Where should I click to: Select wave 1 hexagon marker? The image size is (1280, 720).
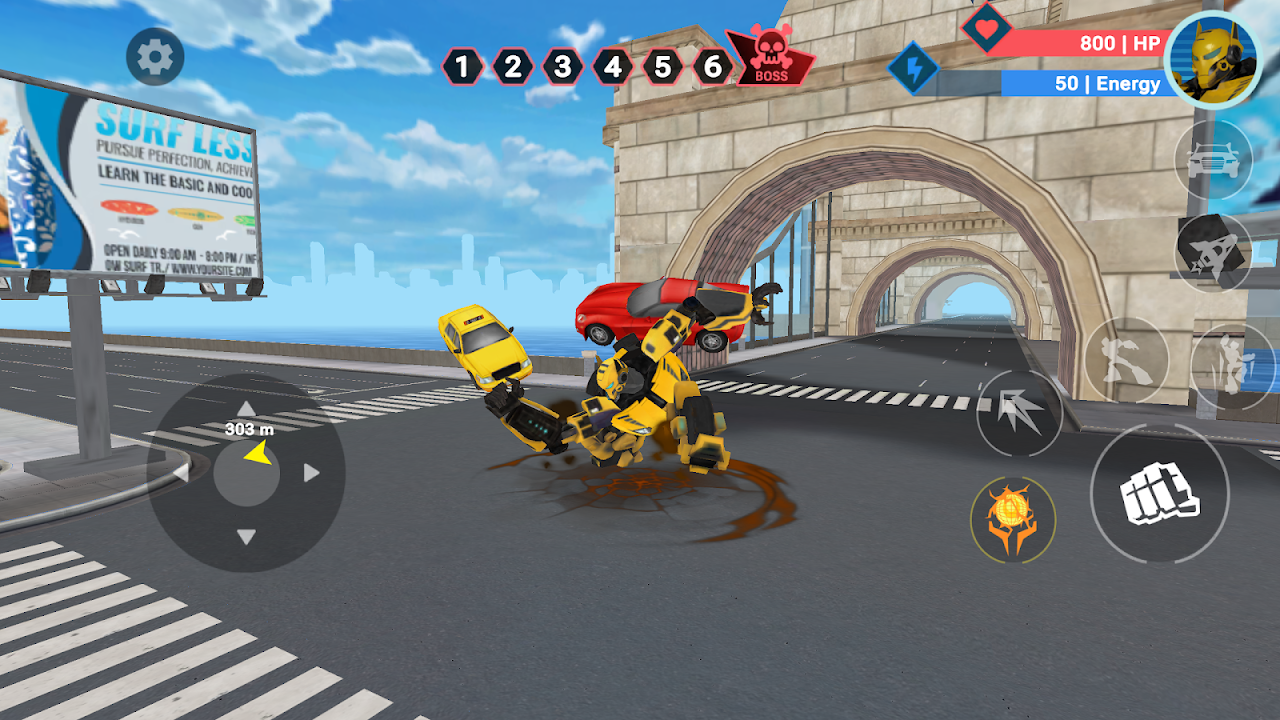point(462,67)
